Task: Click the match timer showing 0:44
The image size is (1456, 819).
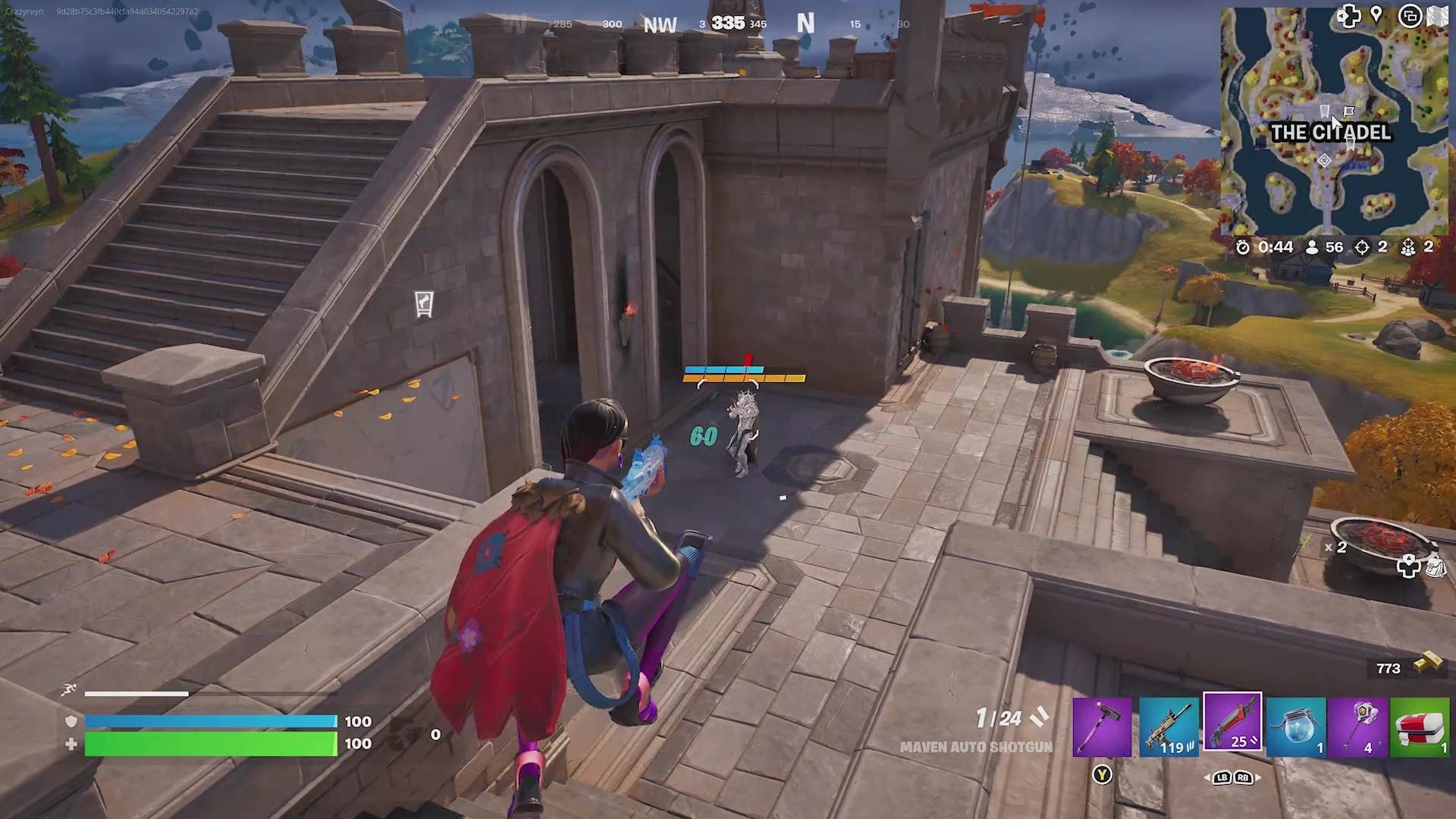Action: tap(1275, 247)
